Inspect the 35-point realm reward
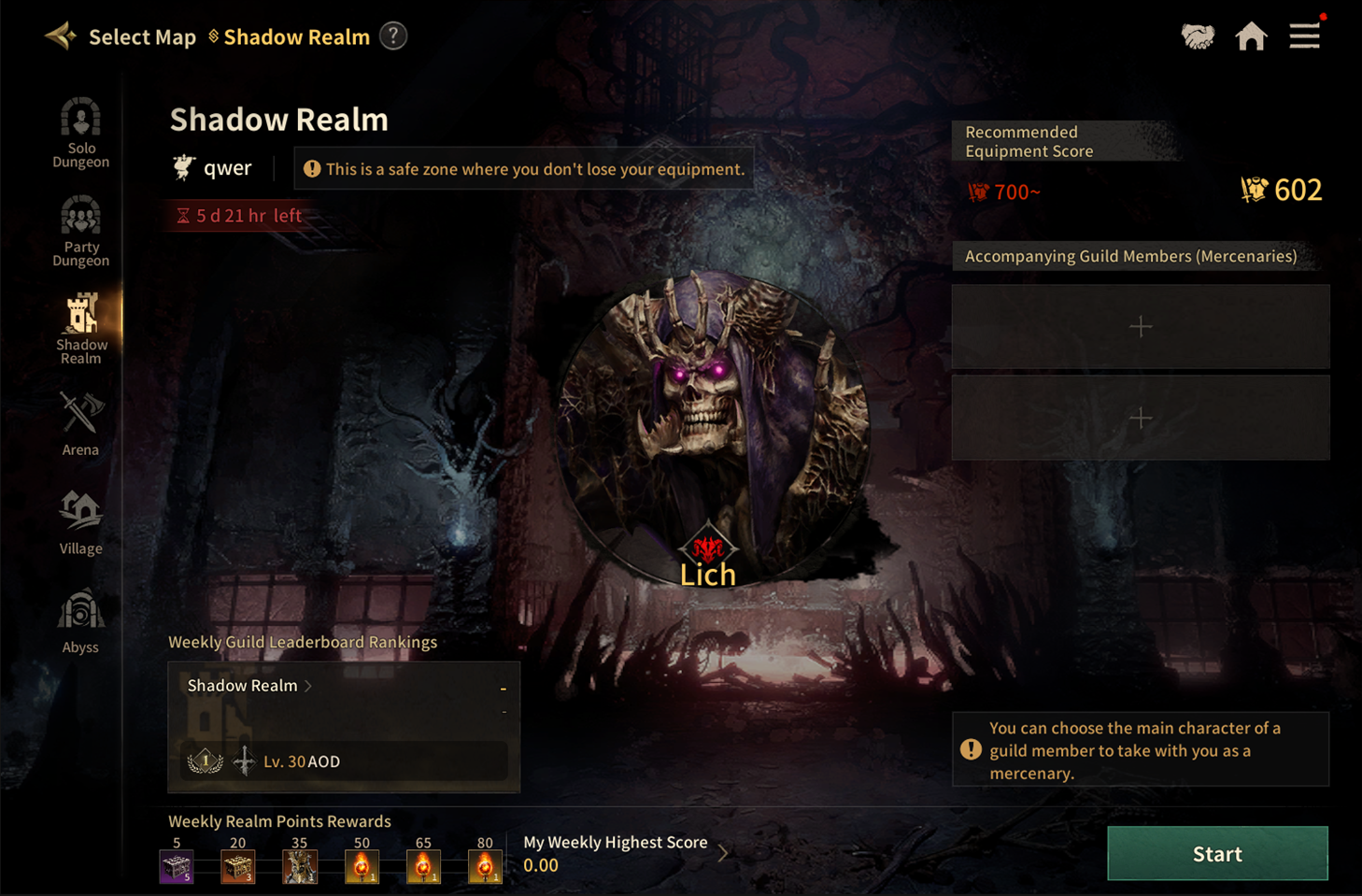This screenshot has width=1362, height=896. [x=300, y=866]
